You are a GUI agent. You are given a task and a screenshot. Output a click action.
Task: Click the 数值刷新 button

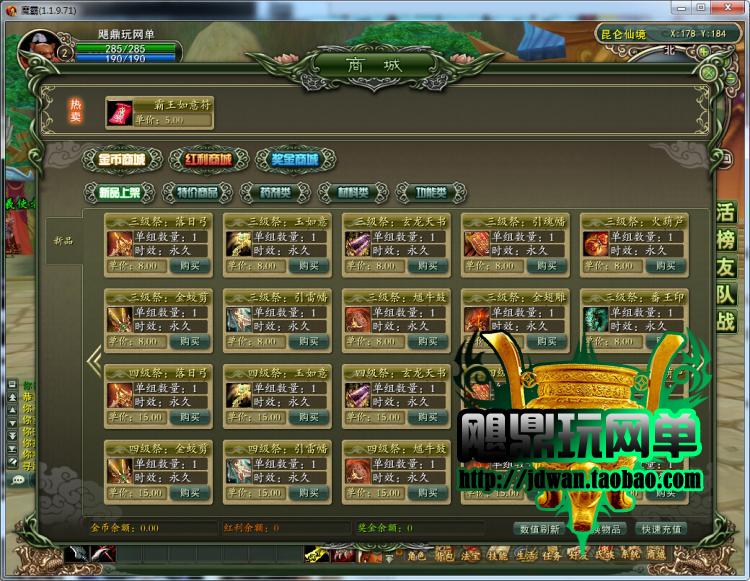click(538, 529)
